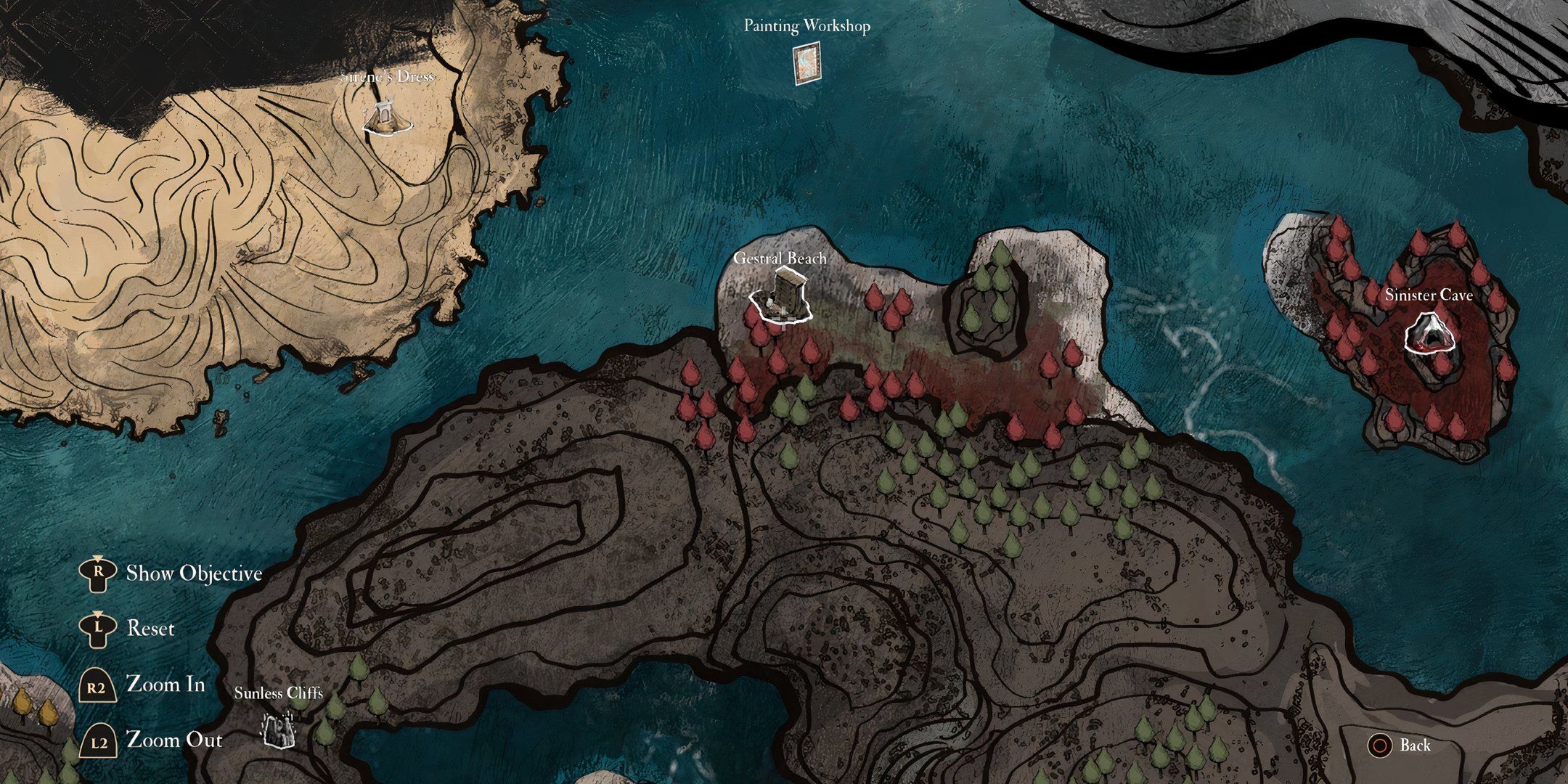
Task: Pick the Sunless Cliffs map marker
Action: 278,728
